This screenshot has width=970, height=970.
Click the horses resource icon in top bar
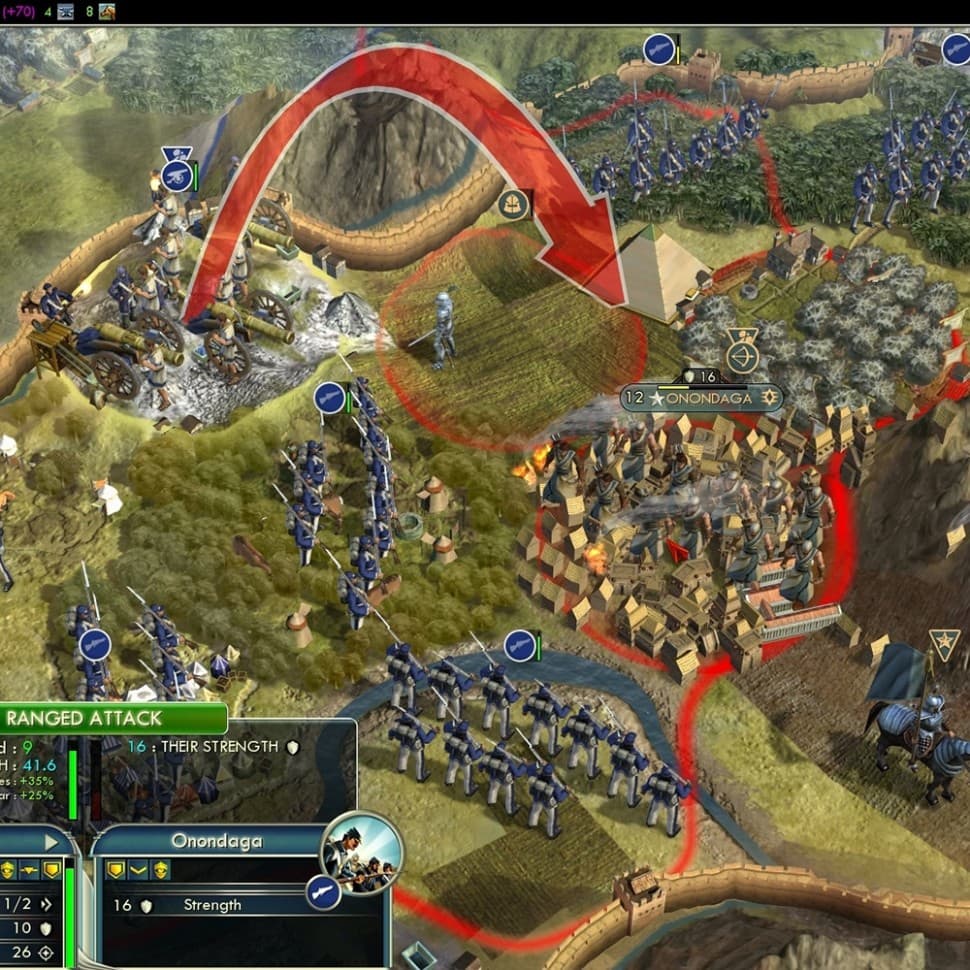[107, 12]
